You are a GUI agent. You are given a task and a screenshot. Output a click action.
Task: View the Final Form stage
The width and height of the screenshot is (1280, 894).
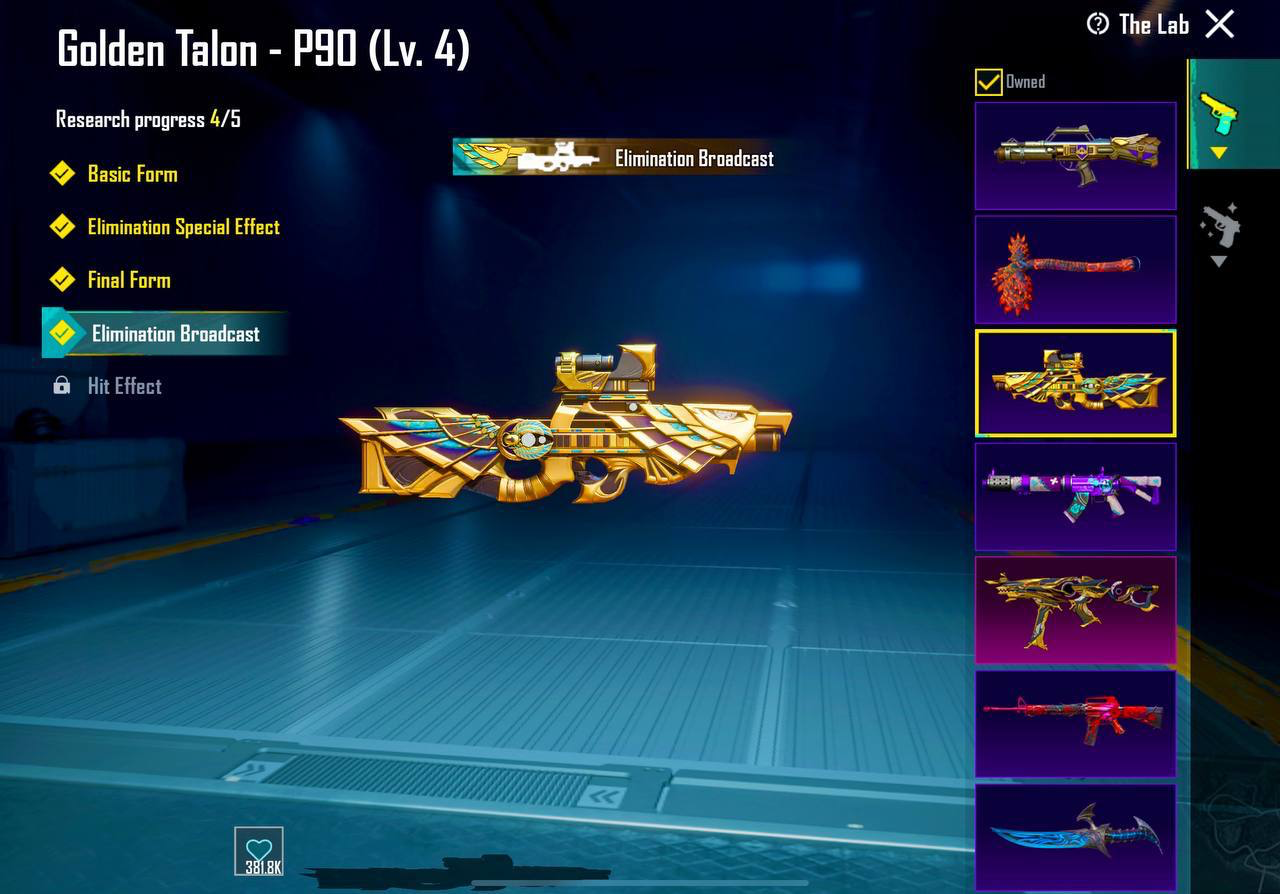[x=128, y=280]
